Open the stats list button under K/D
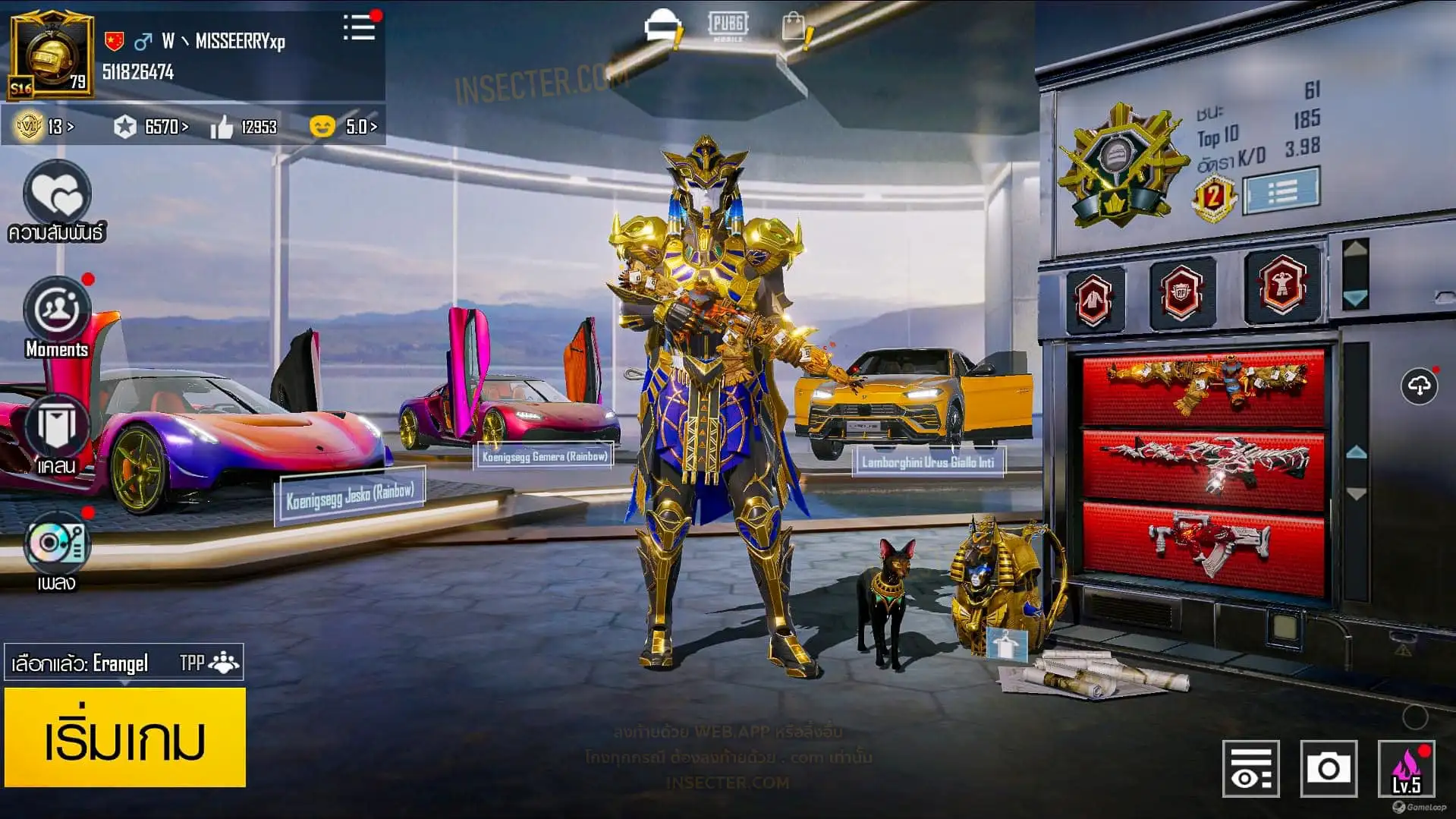The height and width of the screenshot is (819, 1456). pyautogui.click(x=1281, y=191)
